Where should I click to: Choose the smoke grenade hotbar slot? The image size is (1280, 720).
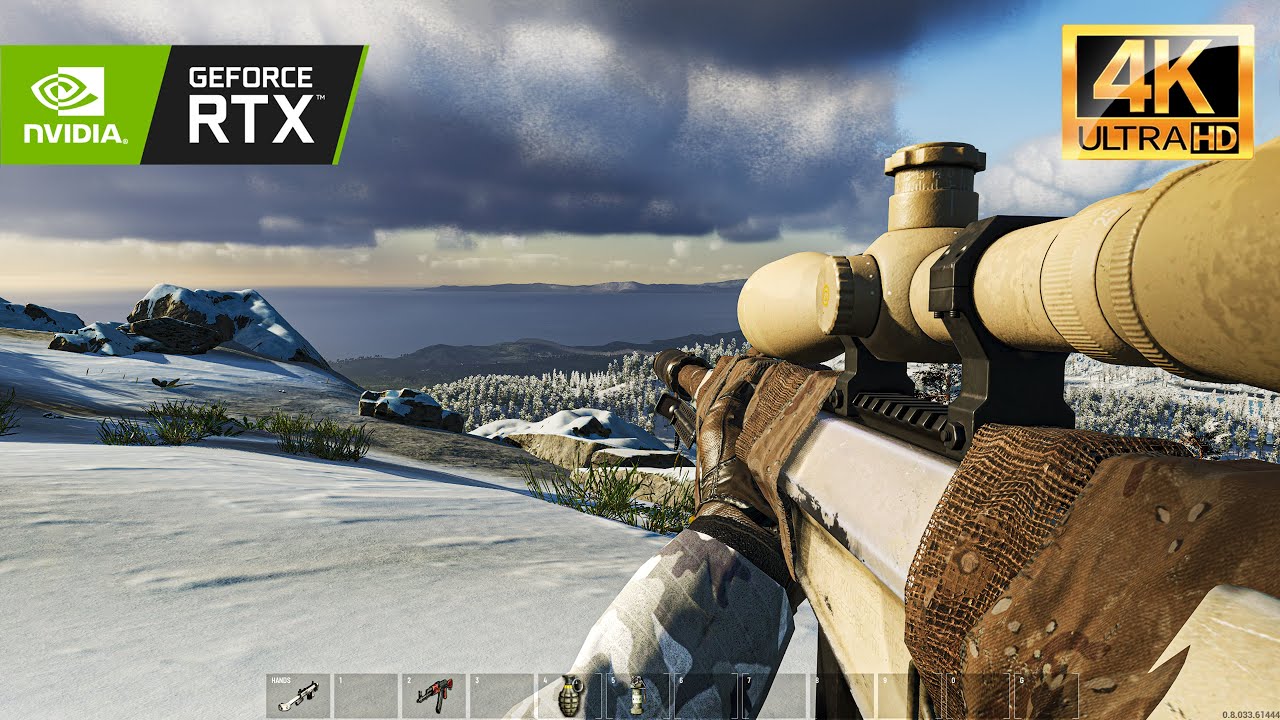coord(636,694)
